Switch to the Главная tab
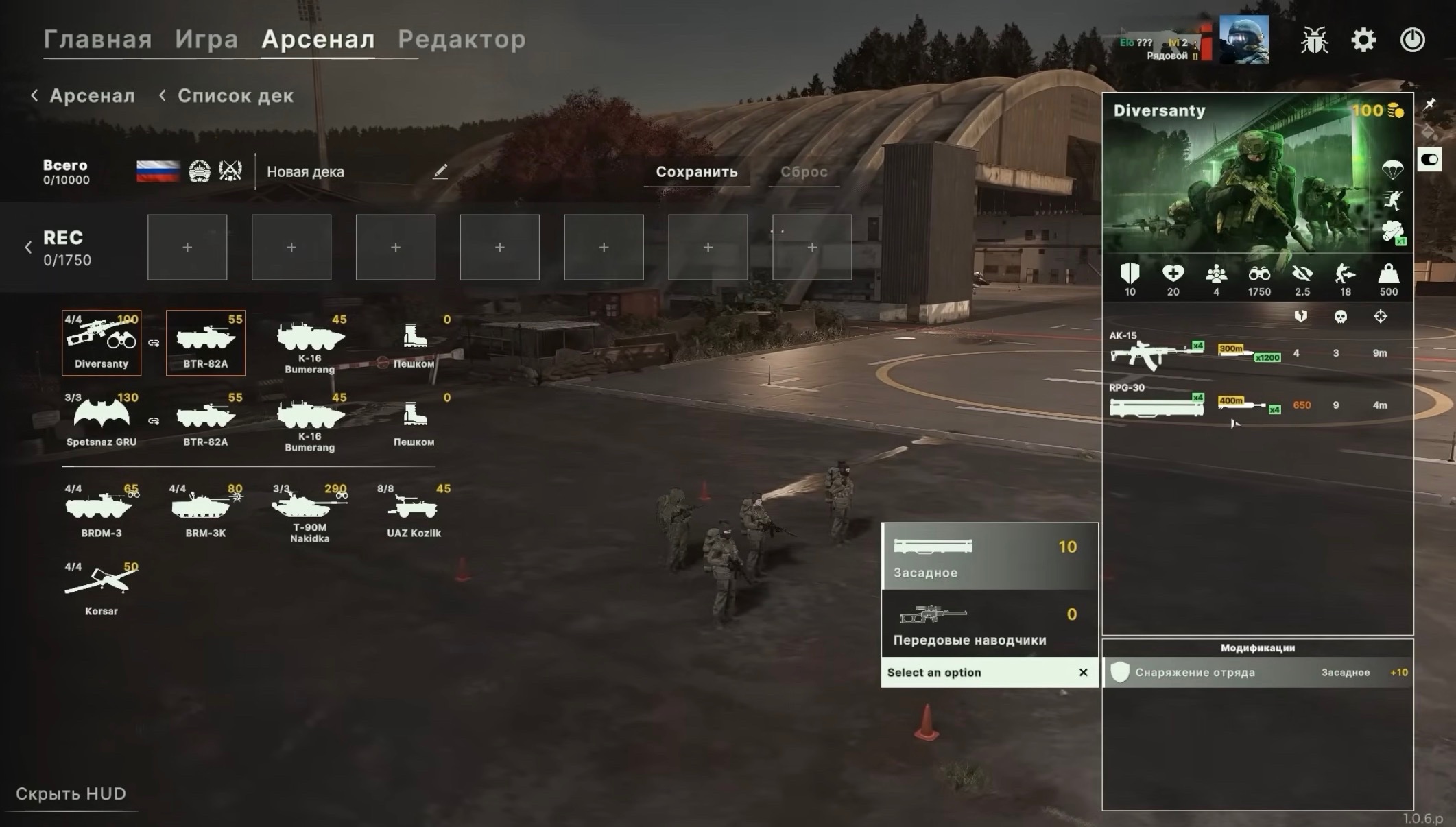Image resolution: width=1456 pixels, height=827 pixels. (x=97, y=39)
